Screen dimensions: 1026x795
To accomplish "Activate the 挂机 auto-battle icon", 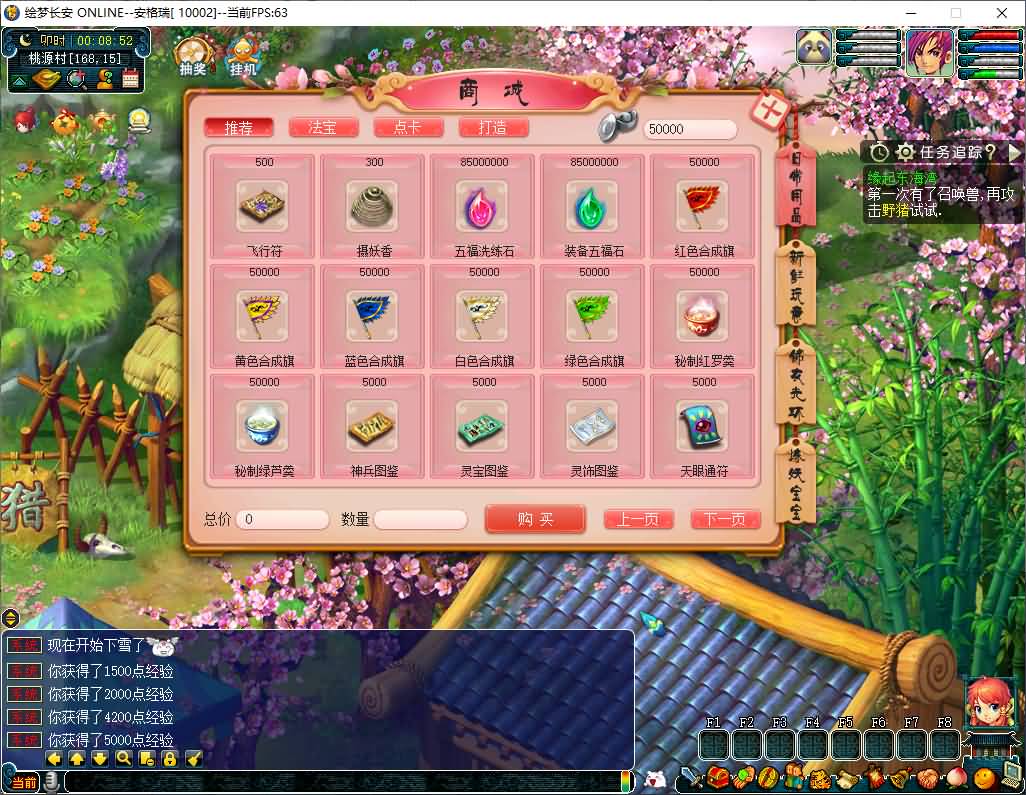I will point(243,56).
